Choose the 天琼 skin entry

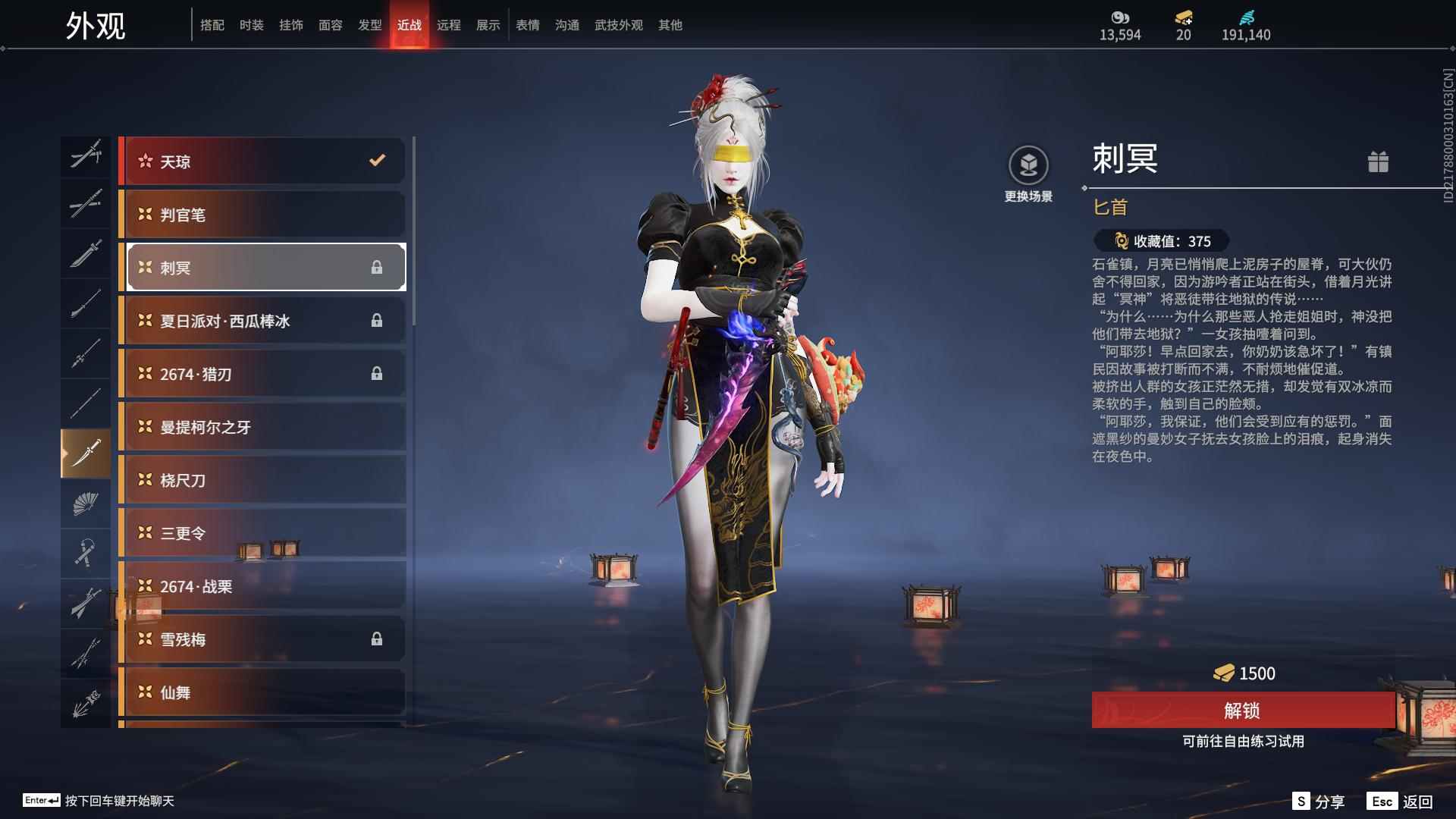click(x=262, y=161)
